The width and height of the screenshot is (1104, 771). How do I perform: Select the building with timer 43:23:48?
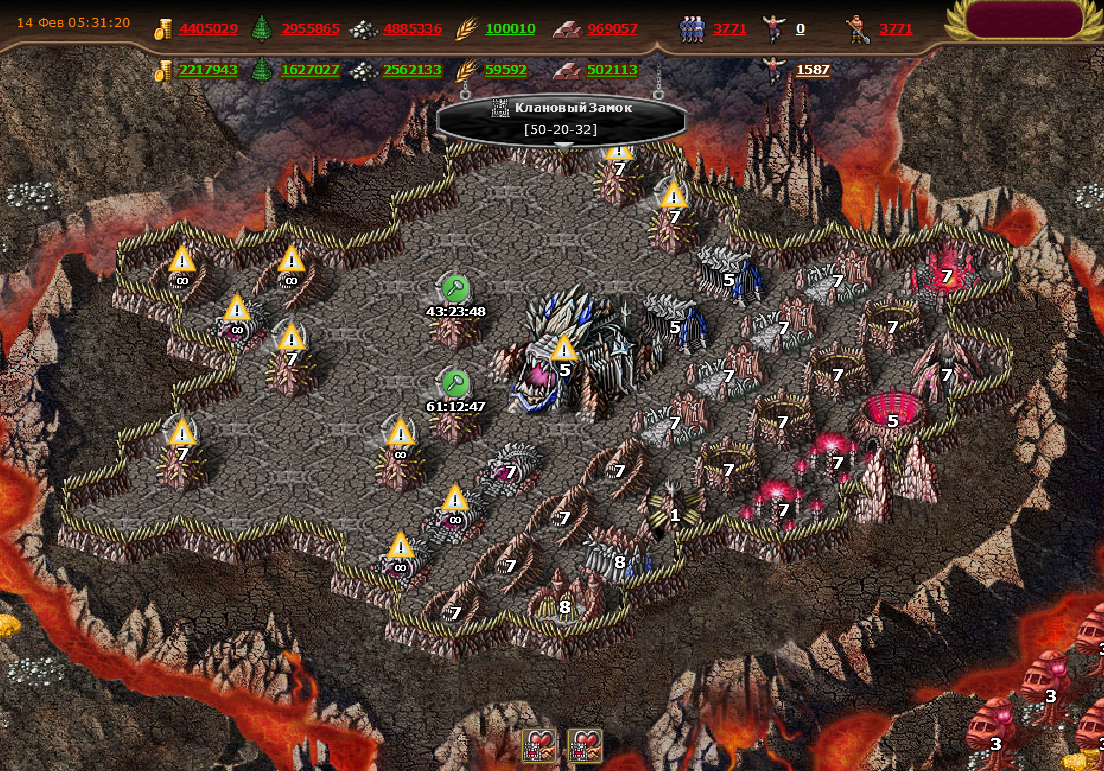pyautogui.click(x=456, y=322)
